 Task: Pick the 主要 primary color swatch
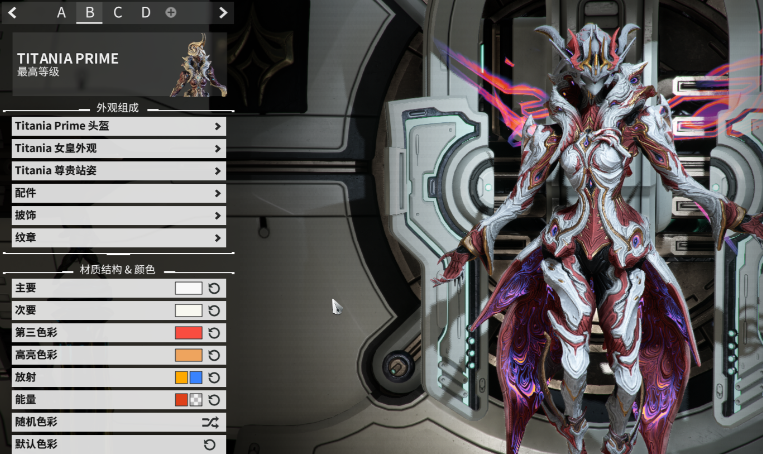coord(188,288)
